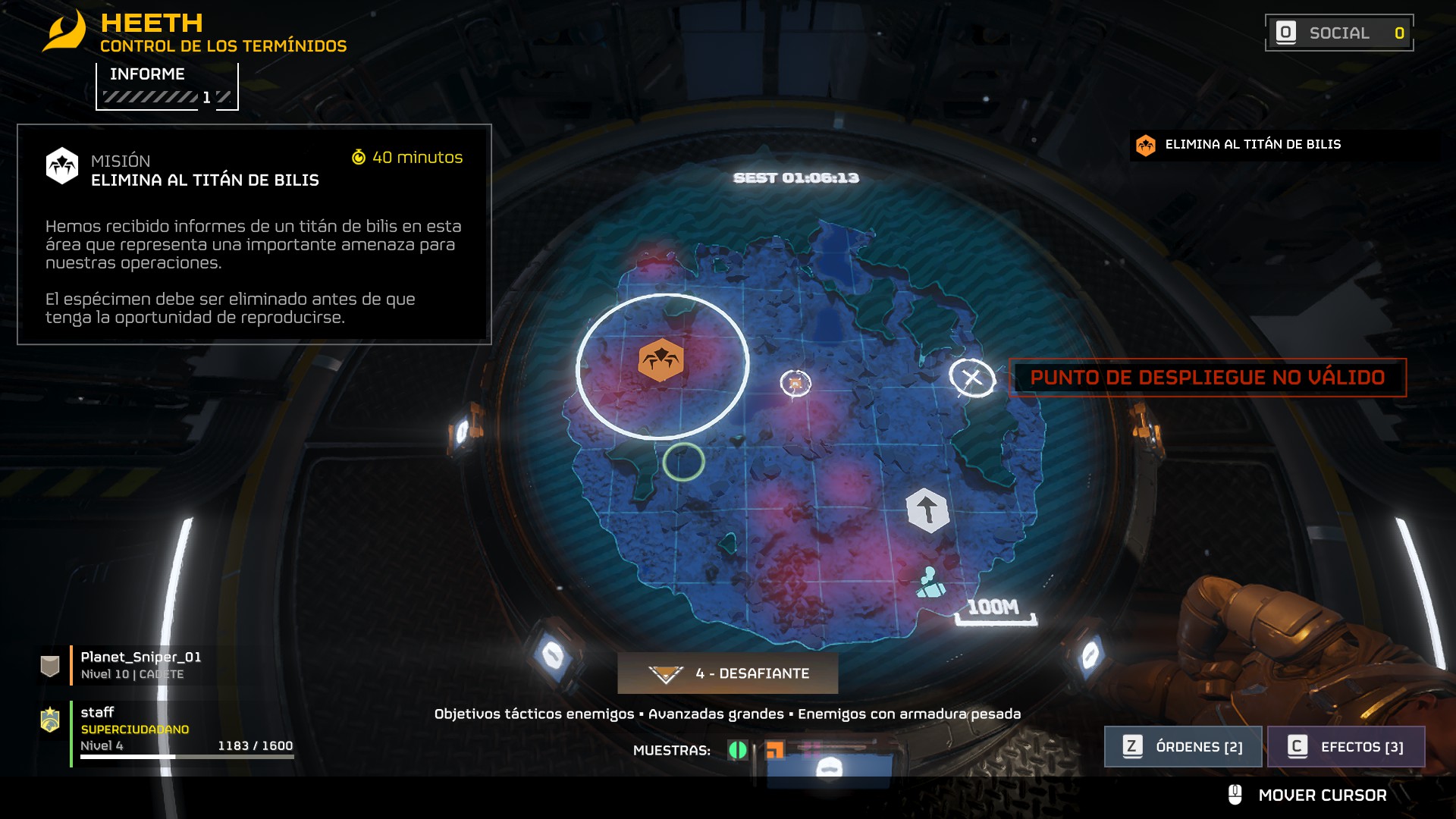Click the green circle map marker
Screen dimensions: 1456x819
click(x=683, y=461)
